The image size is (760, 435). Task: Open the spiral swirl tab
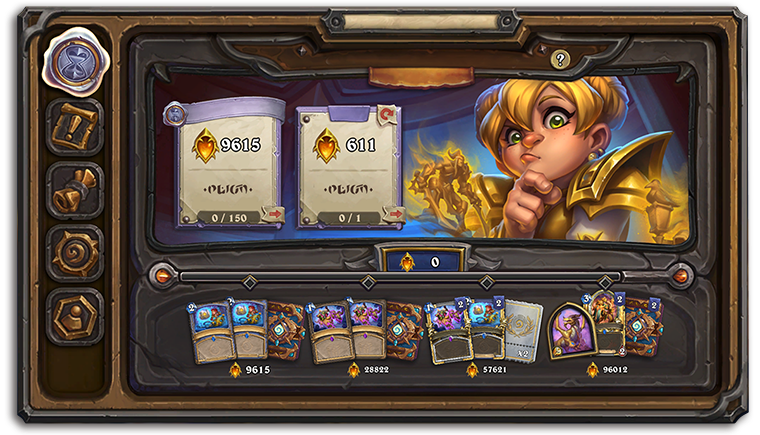pyautogui.click(x=74, y=253)
